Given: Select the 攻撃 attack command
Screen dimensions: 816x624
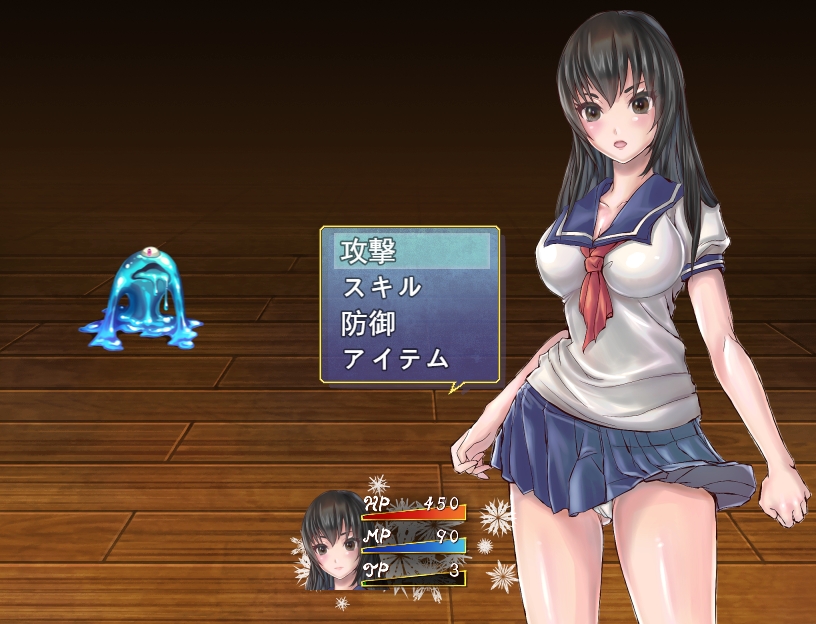Looking at the screenshot, I should 411,251.
